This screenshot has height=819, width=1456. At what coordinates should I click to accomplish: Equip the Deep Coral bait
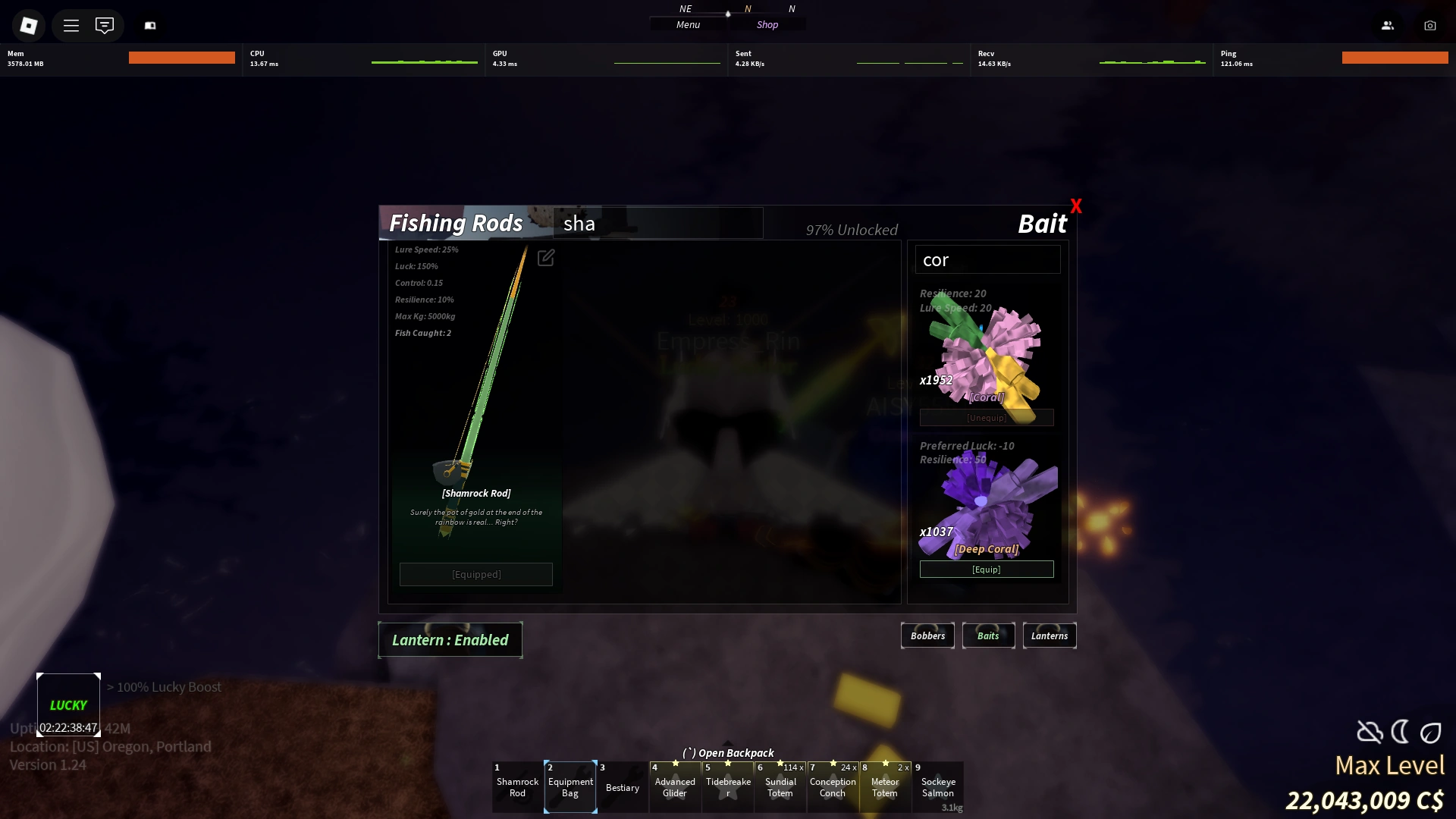click(986, 569)
